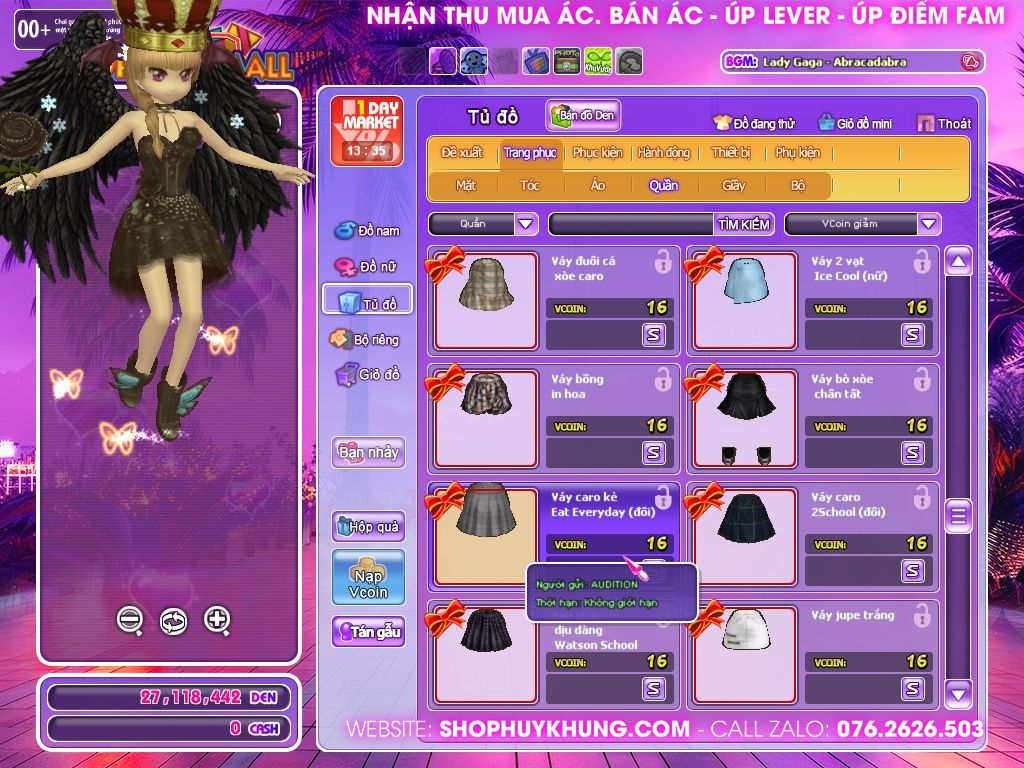Open the Bán đồ Đen shop
Image resolution: width=1024 pixels, height=768 pixels.
pyautogui.click(x=584, y=116)
